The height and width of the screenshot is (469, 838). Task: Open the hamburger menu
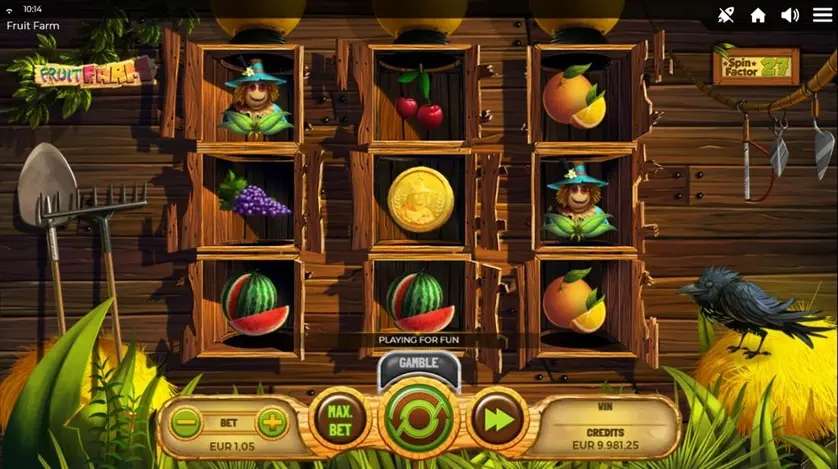822,15
